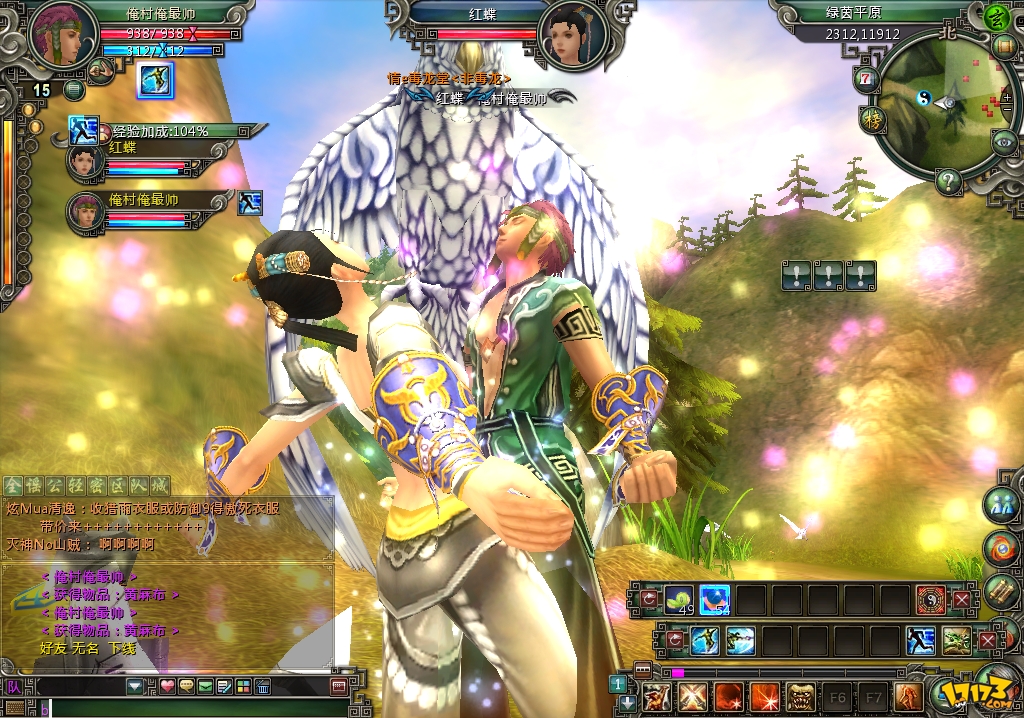Image resolution: width=1024 pixels, height=718 pixels.
Task: Use the green dragon skill icon
Action: tap(956, 640)
